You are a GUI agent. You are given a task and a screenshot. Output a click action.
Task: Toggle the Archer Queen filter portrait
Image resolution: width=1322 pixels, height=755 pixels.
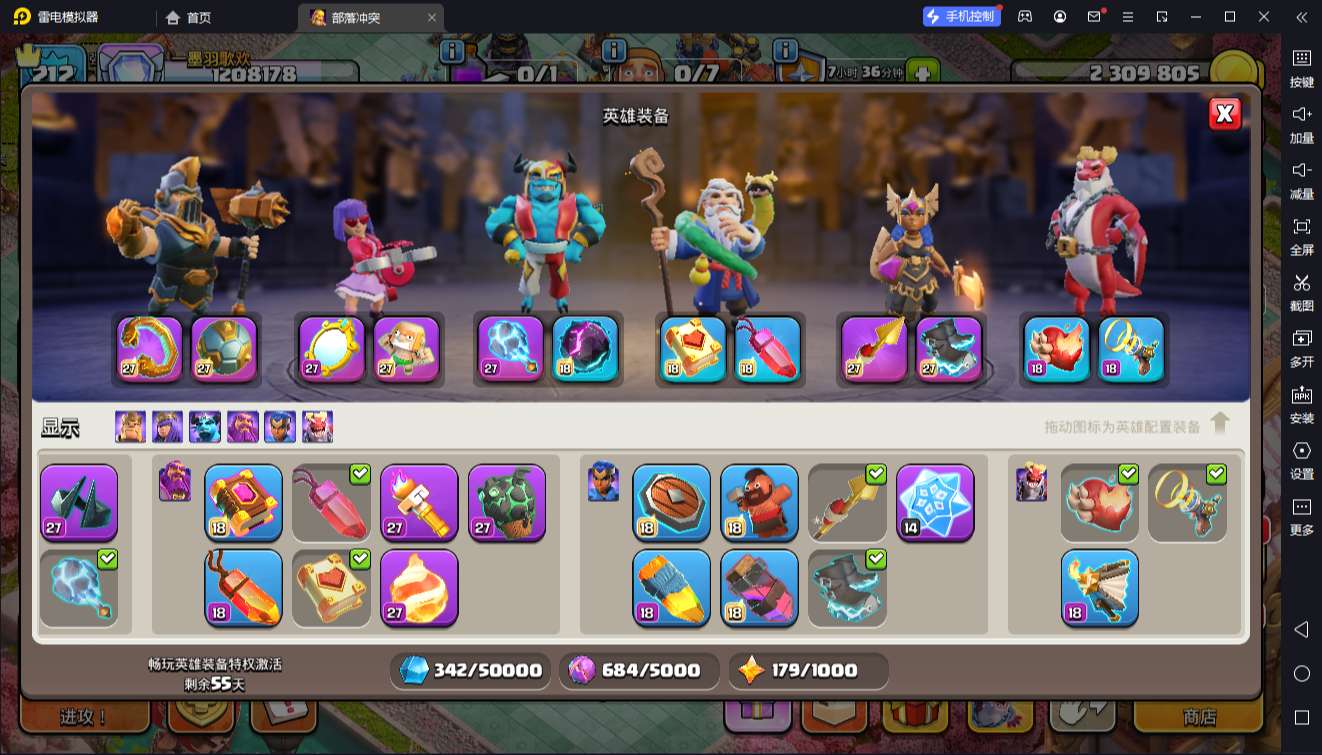pyautogui.click(x=167, y=427)
